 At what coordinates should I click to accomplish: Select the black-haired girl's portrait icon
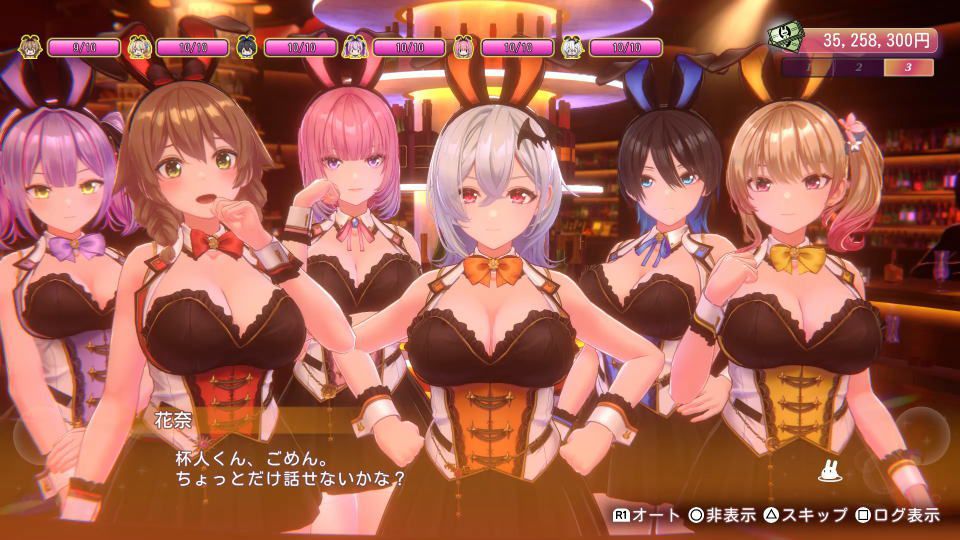point(247,47)
